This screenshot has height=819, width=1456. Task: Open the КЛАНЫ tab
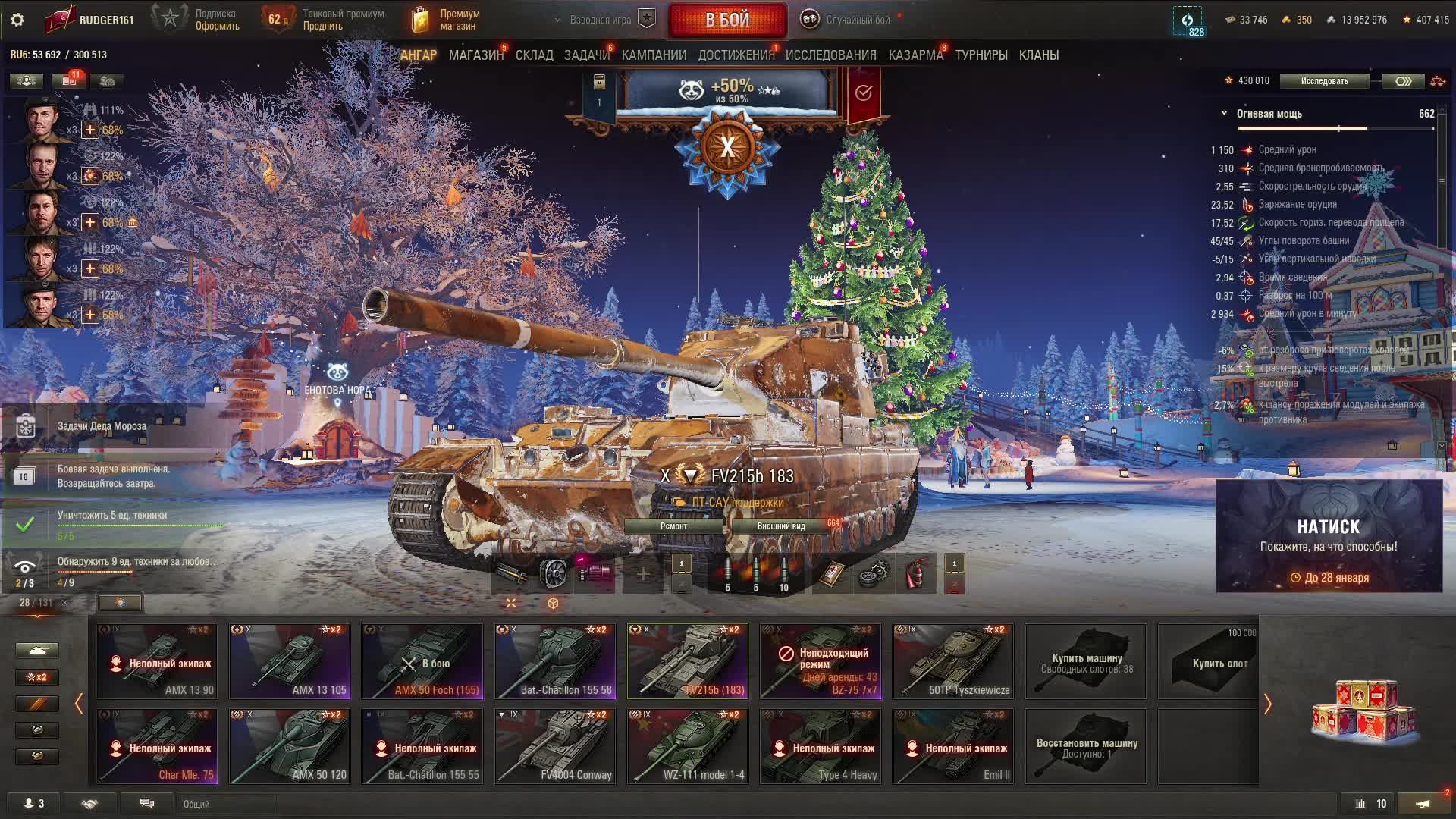(x=1038, y=55)
